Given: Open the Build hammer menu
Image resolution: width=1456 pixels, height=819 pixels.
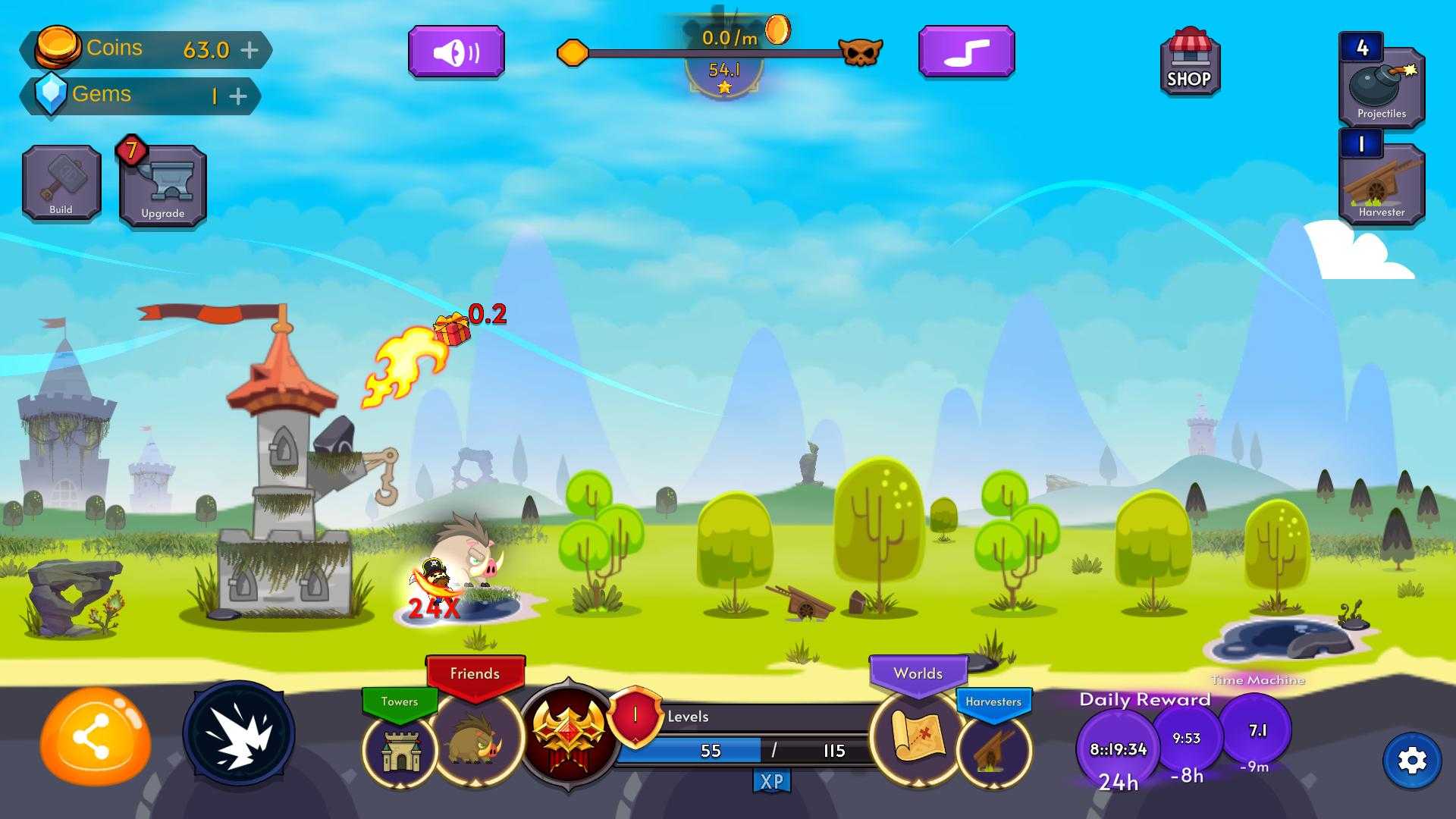Looking at the screenshot, I should click(61, 184).
